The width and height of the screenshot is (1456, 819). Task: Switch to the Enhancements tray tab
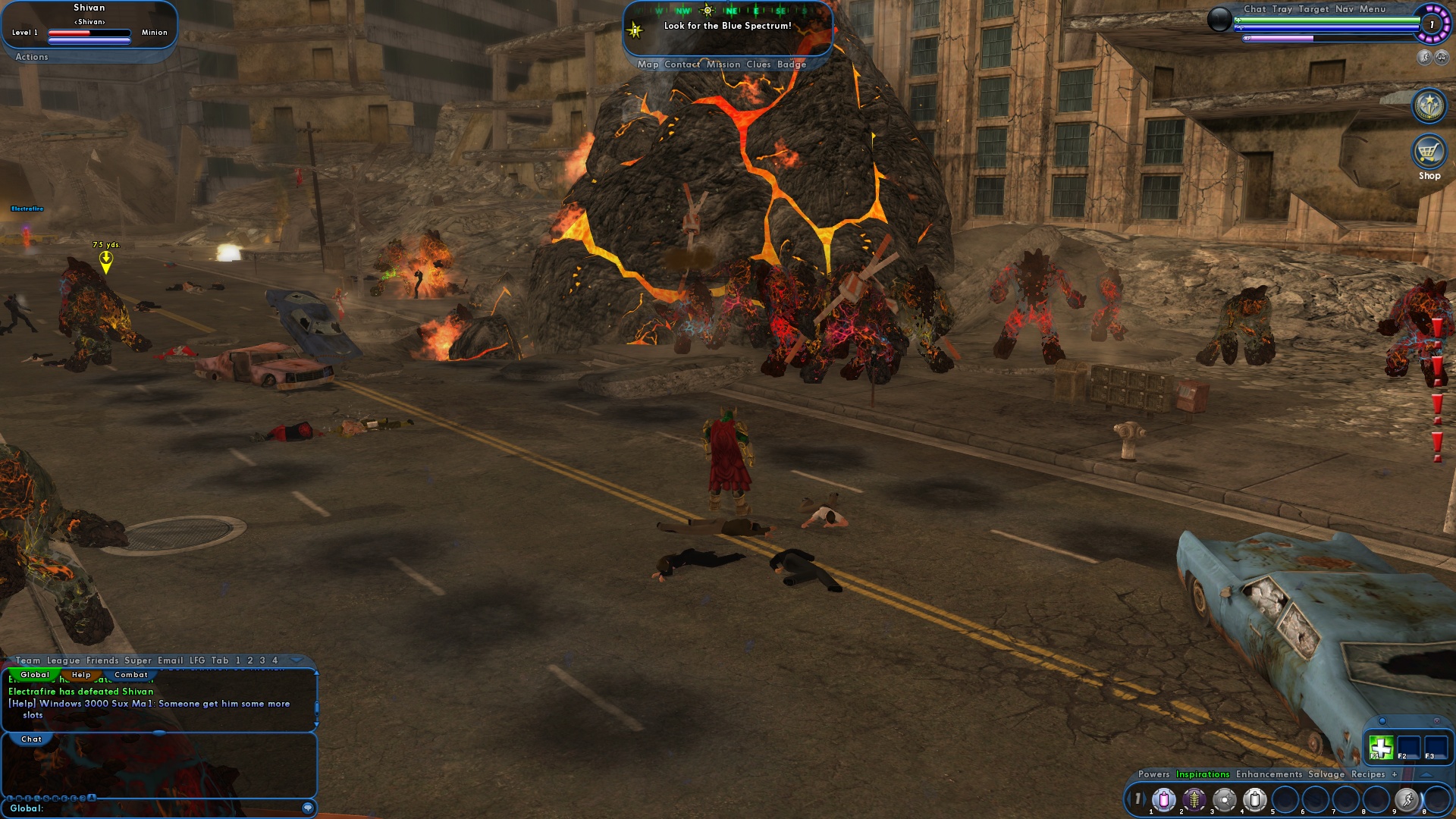click(x=1269, y=774)
